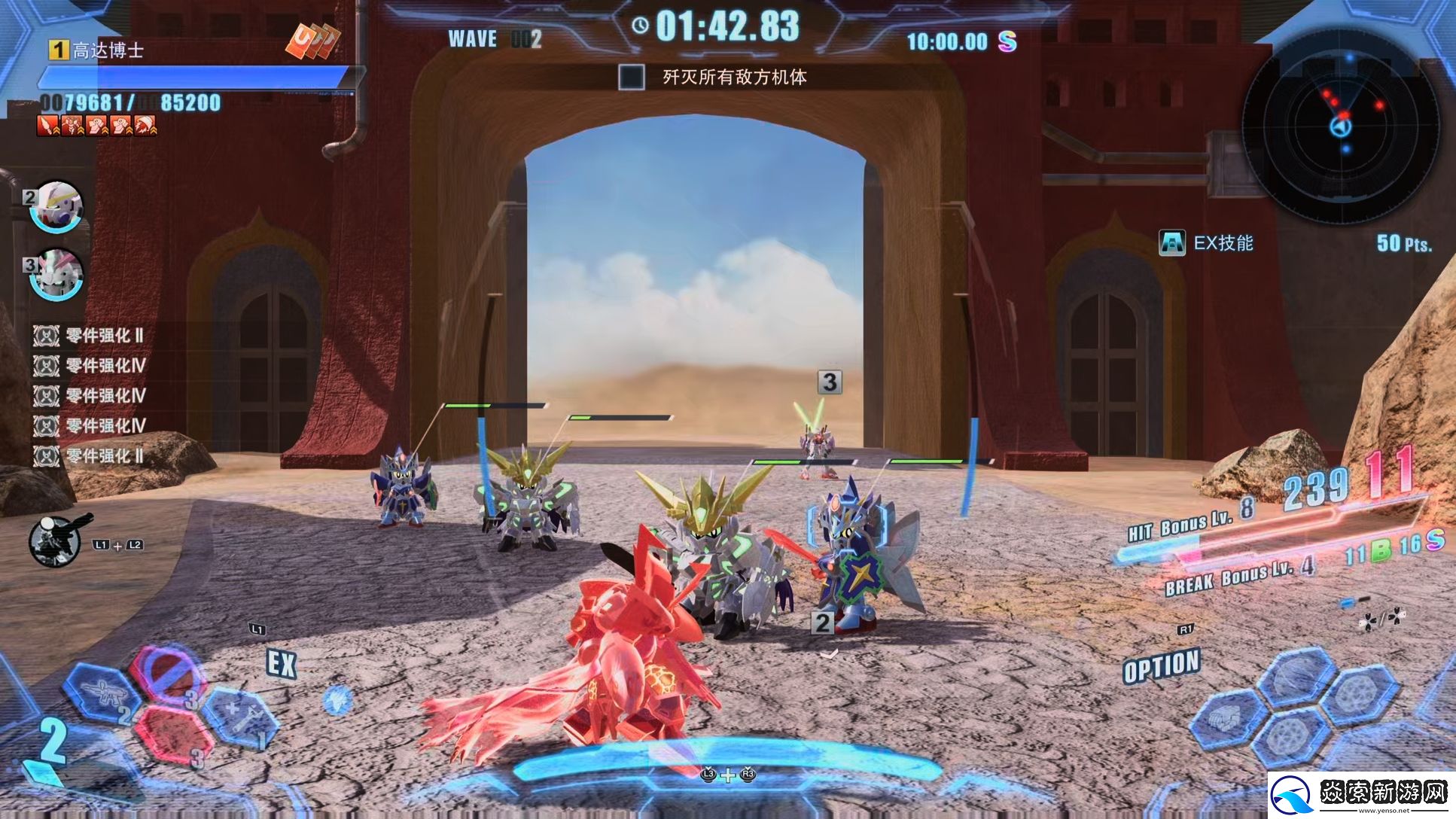The height and width of the screenshot is (819, 1456).
Task: Open the OPTION skill label
Action: pyautogui.click(x=1161, y=666)
